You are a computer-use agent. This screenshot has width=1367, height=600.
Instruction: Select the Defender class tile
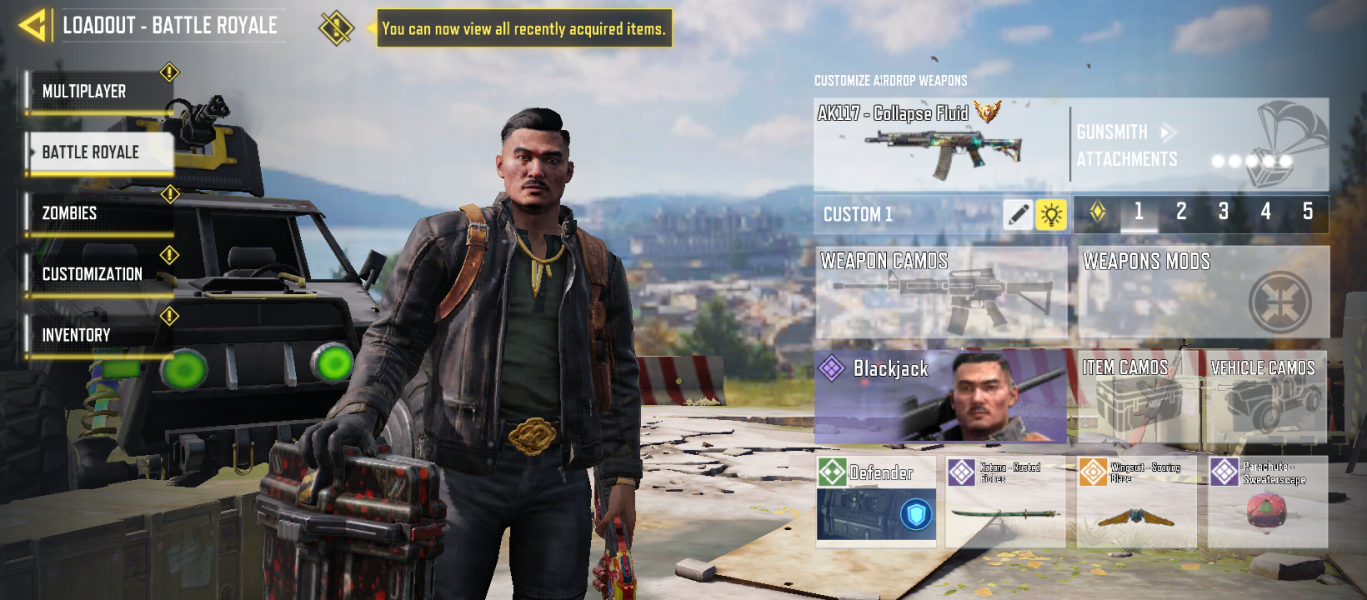(876, 501)
